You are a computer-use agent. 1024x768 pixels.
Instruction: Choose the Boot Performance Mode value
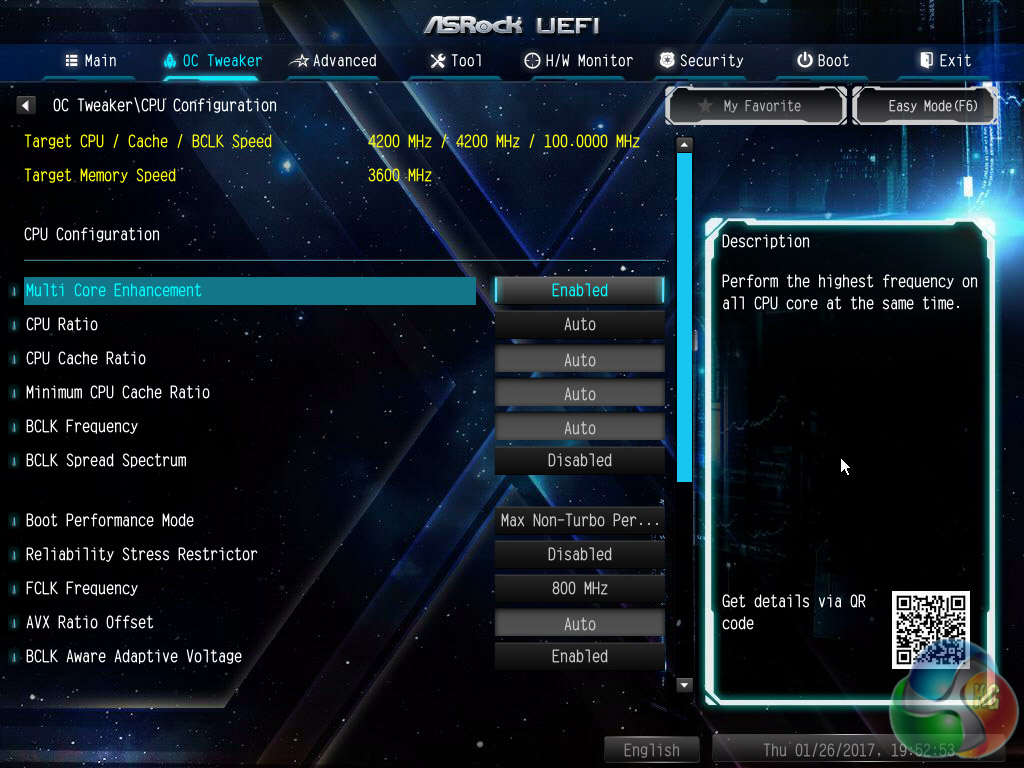[580, 521]
